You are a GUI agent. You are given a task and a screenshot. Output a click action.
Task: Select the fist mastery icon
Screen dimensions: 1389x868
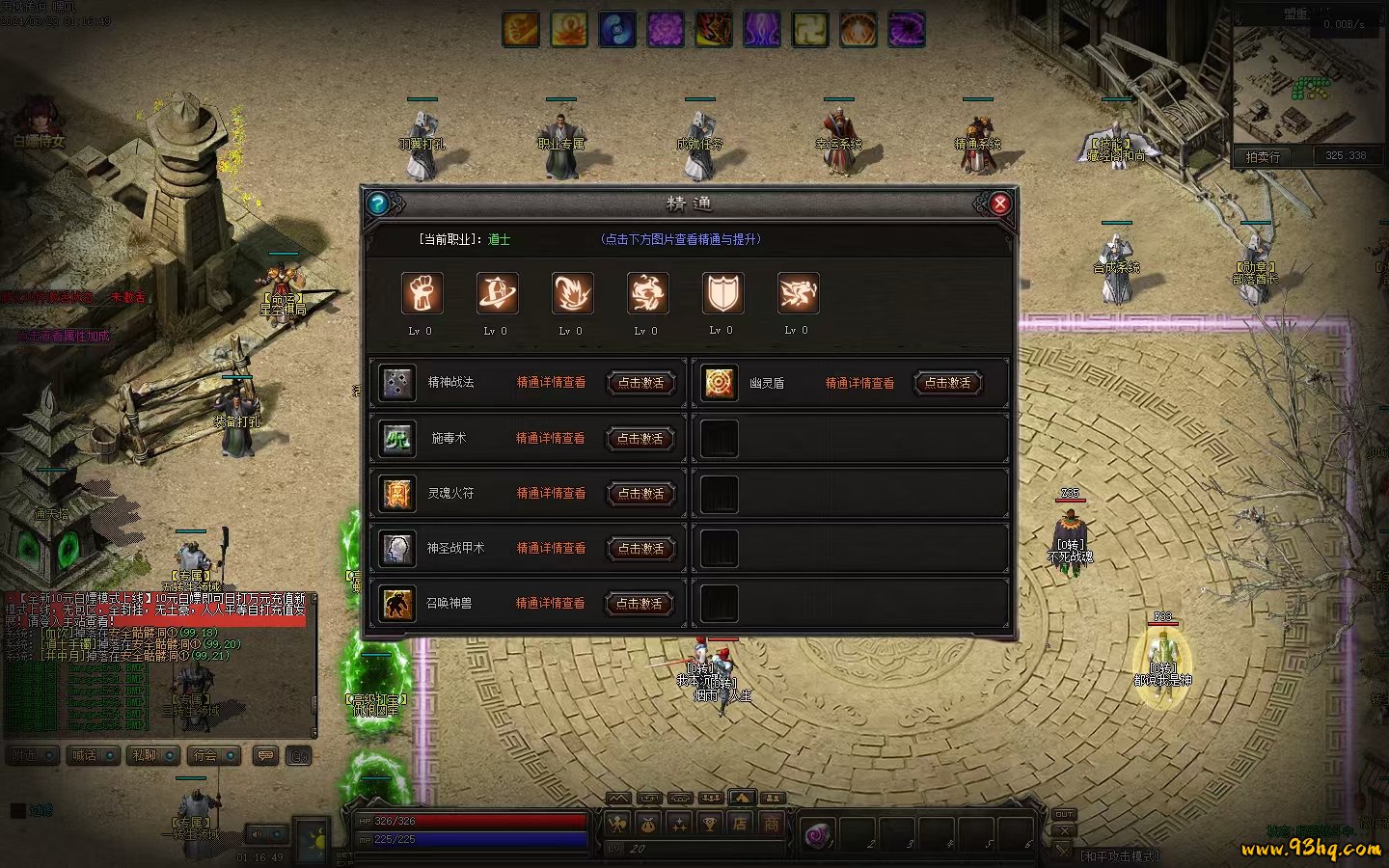click(422, 293)
